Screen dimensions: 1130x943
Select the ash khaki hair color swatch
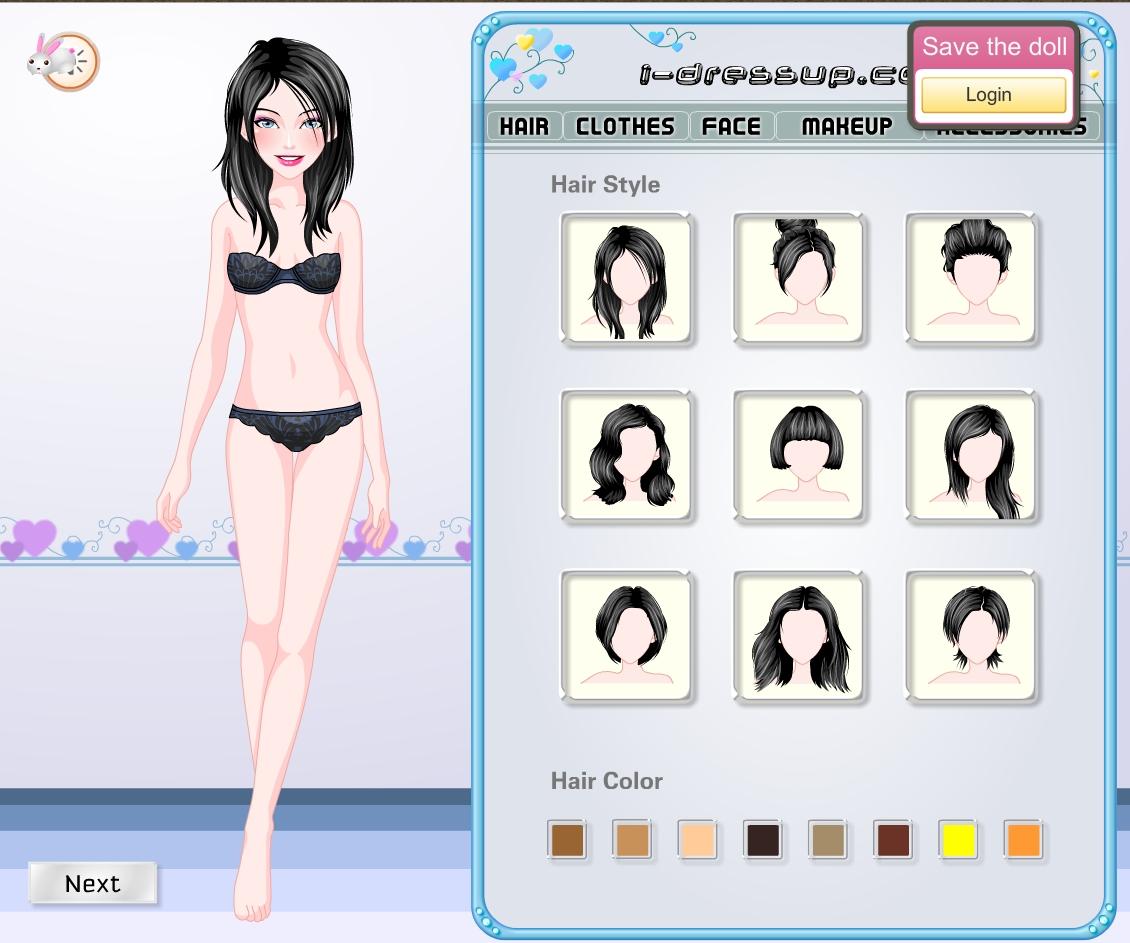(827, 840)
